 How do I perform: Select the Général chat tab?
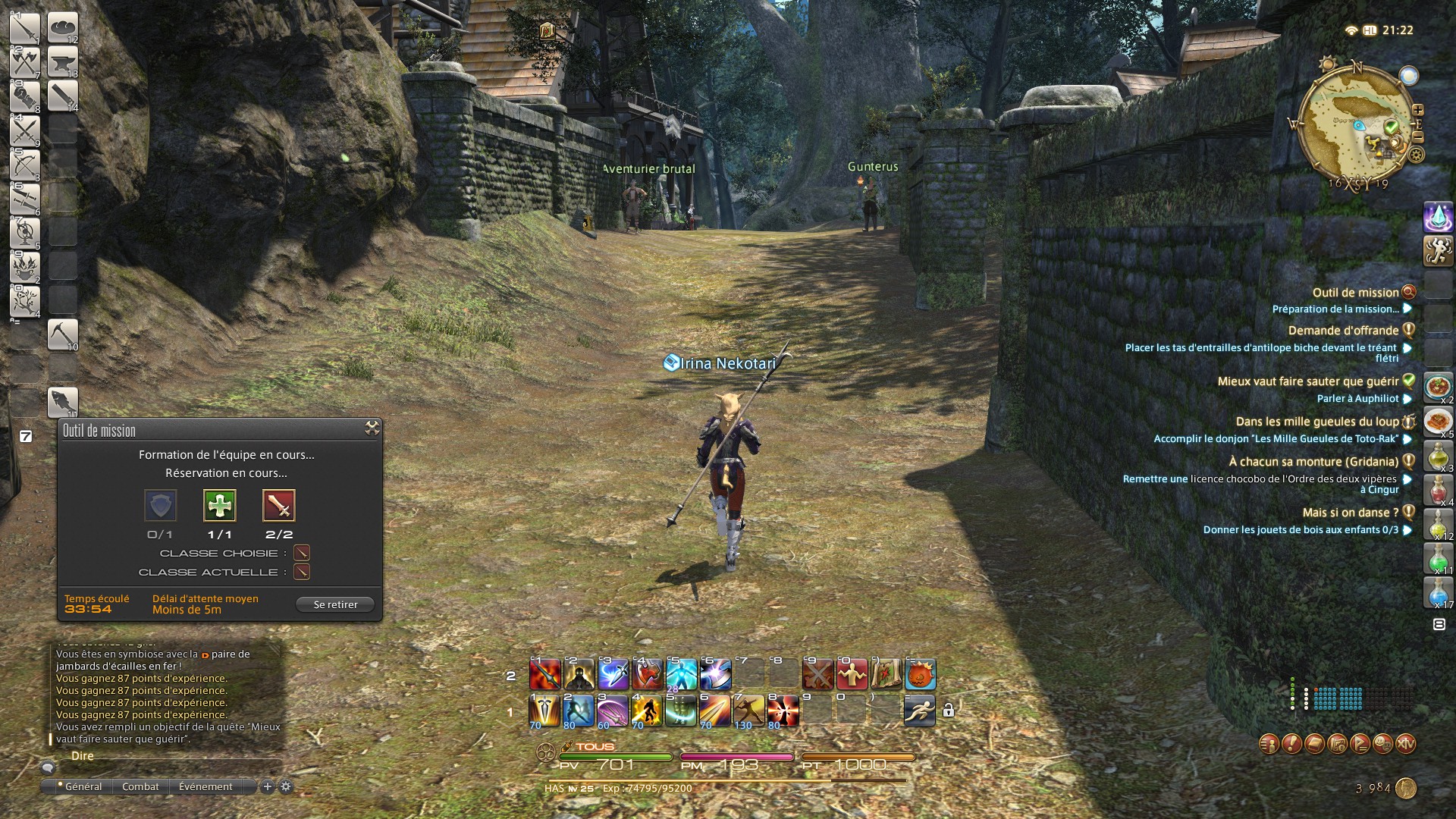pyautogui.click(x=83, y=786)
